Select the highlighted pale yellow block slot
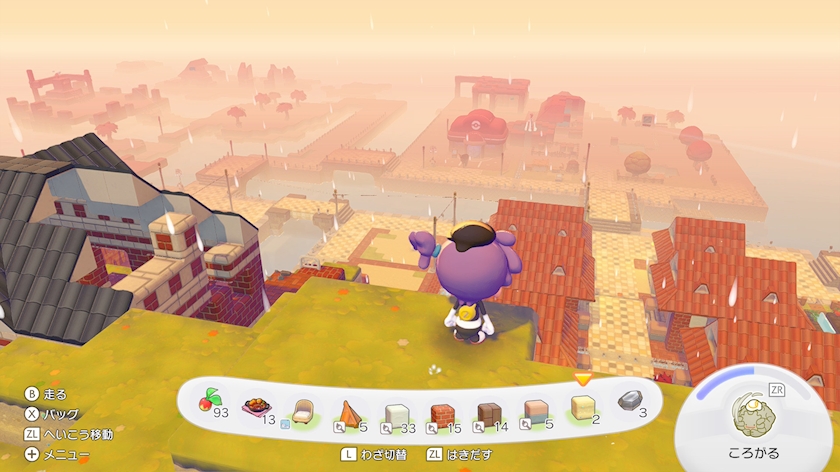The image size is (840, 472). pyautogui.click(x=582, y=407)
